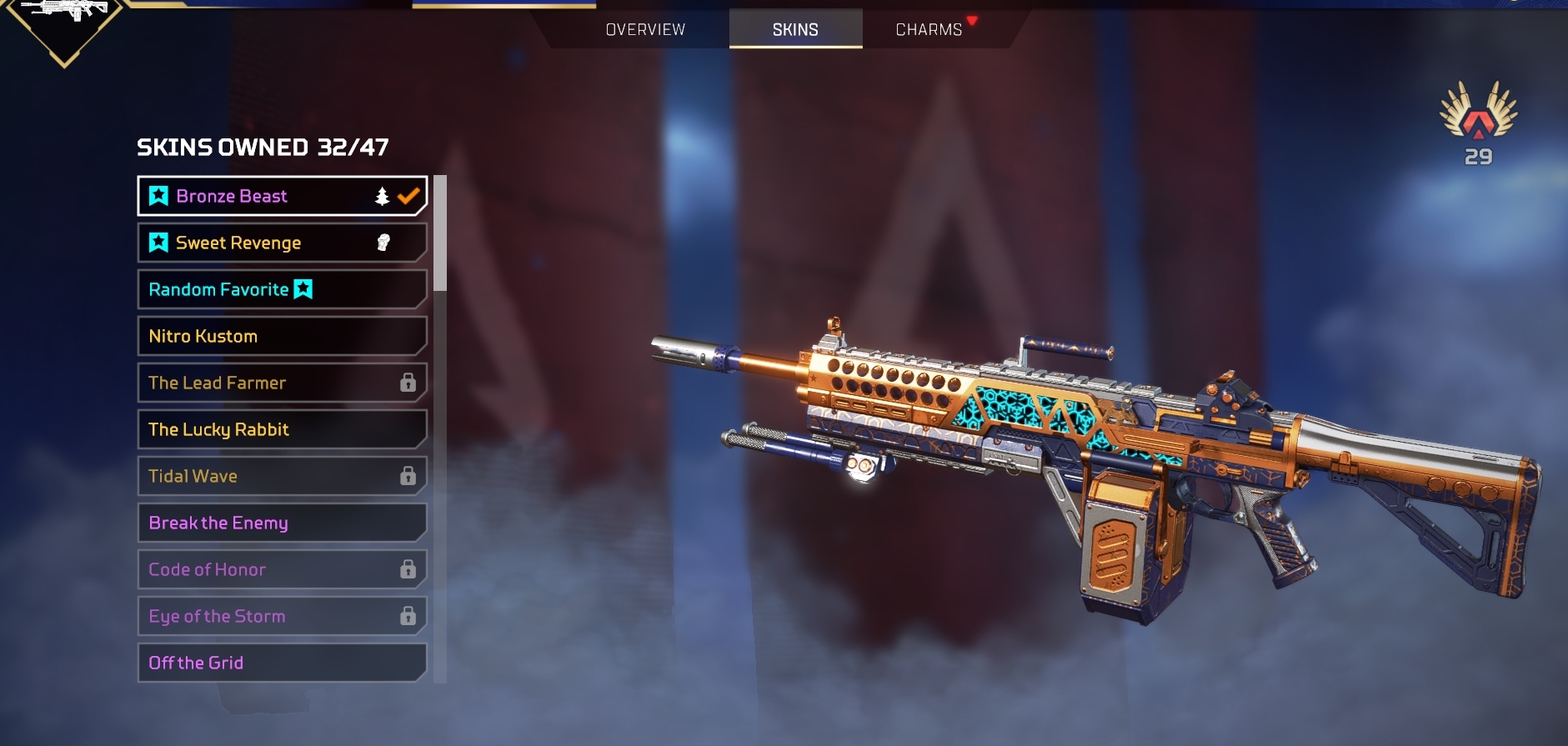Show the locked Code of Honor skin

[282, 569]
